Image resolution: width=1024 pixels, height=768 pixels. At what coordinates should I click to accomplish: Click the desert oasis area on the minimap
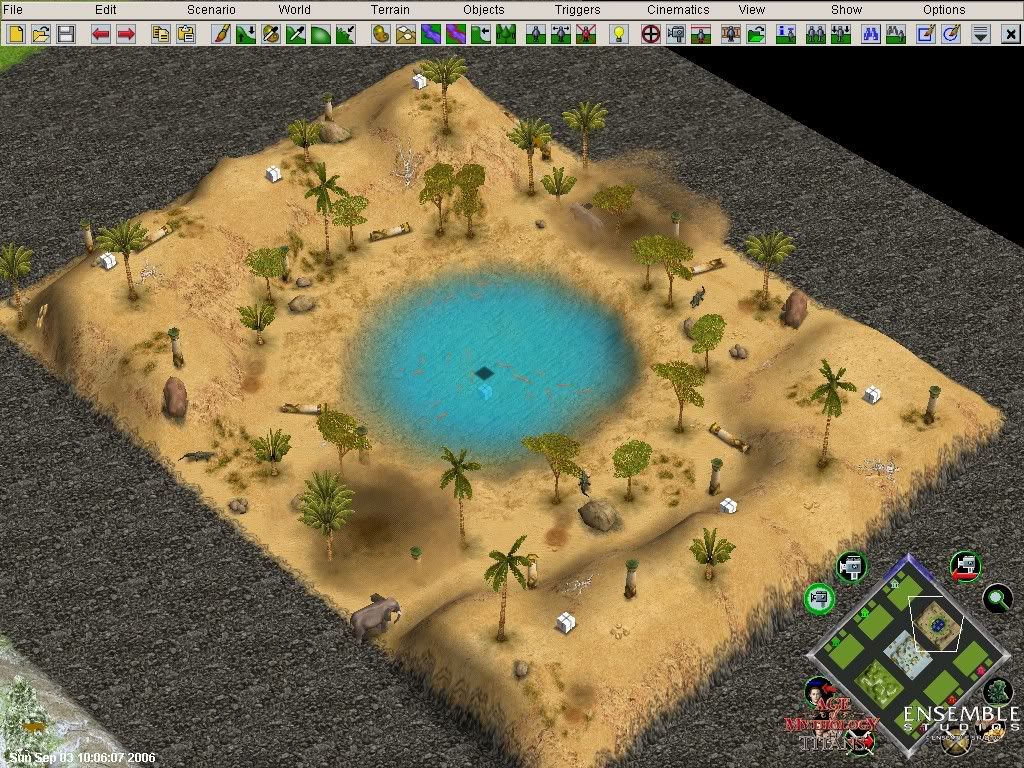pos(937,624)
